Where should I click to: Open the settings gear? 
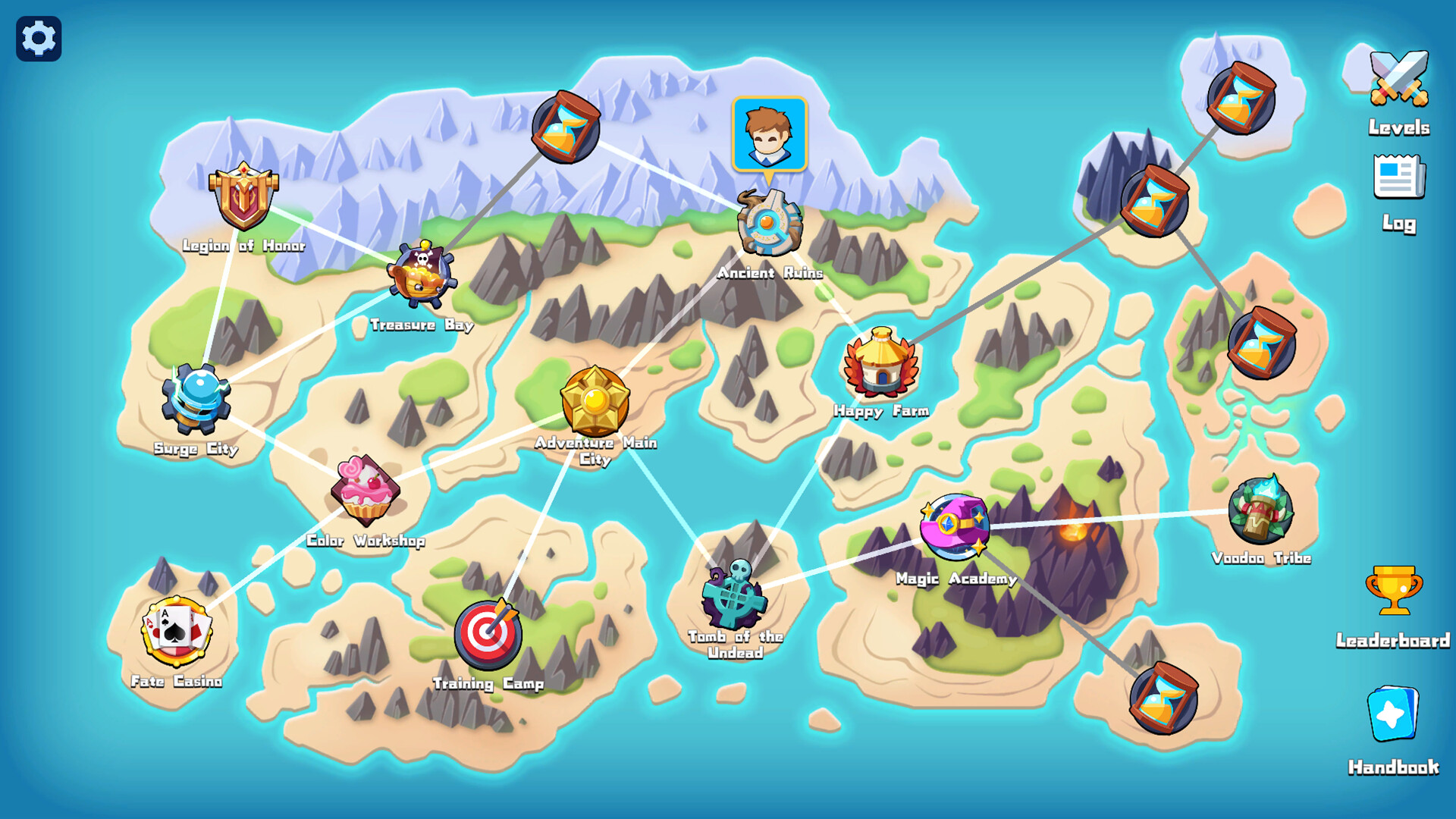pos(37,37)
